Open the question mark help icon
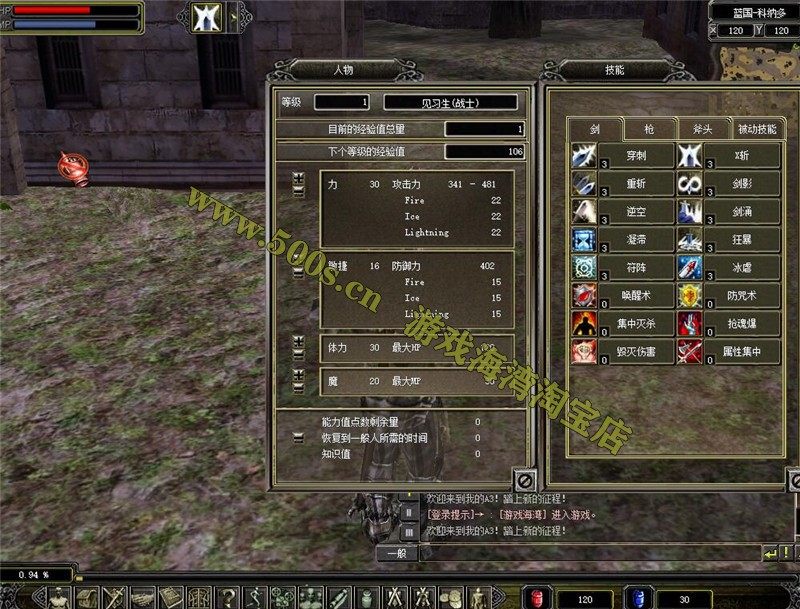 (229, 597)
